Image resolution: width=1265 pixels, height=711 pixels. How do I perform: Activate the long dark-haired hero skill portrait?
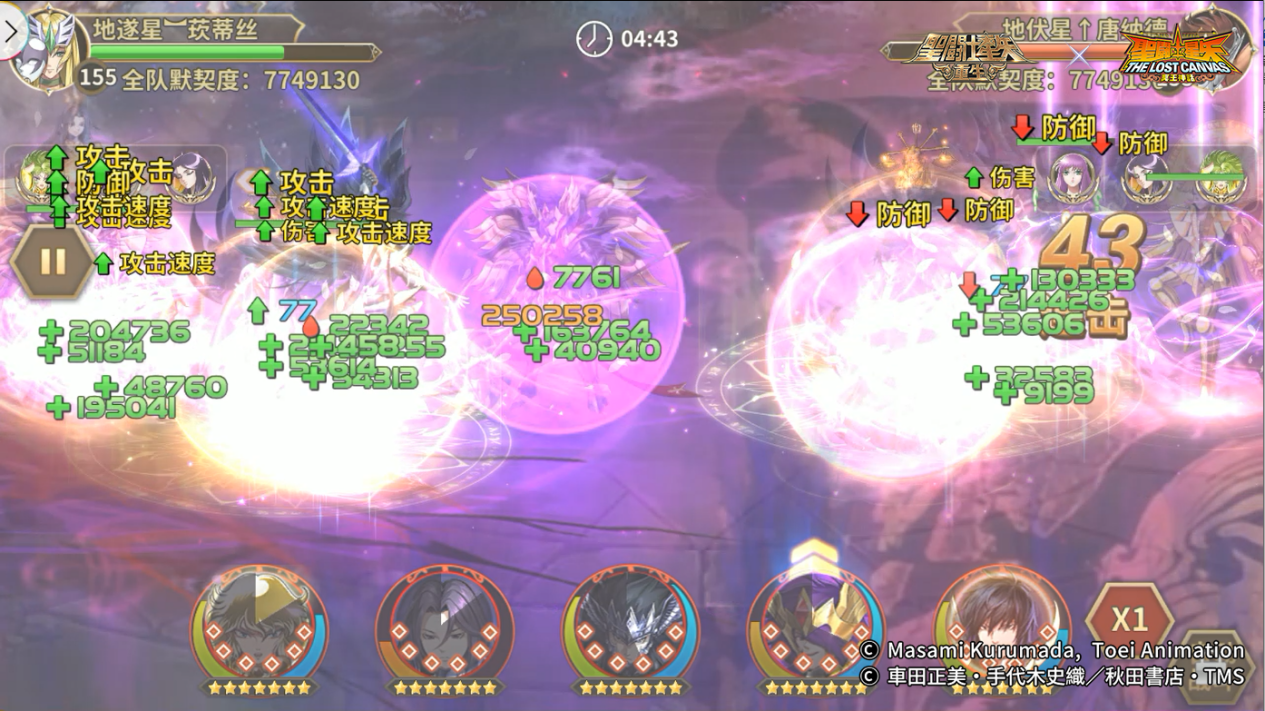444,627
